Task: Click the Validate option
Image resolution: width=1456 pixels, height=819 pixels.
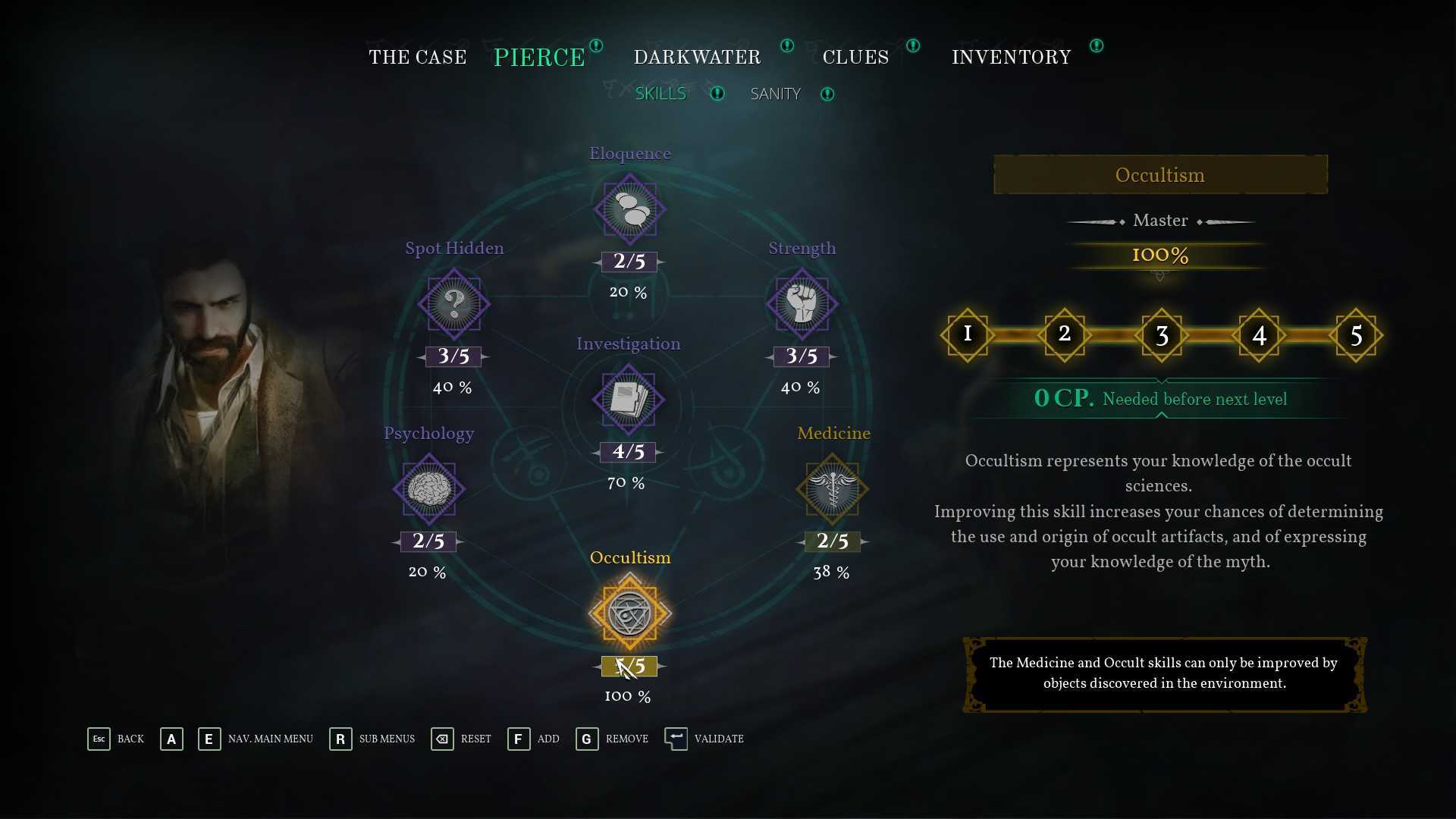Action: click(704, 739)
